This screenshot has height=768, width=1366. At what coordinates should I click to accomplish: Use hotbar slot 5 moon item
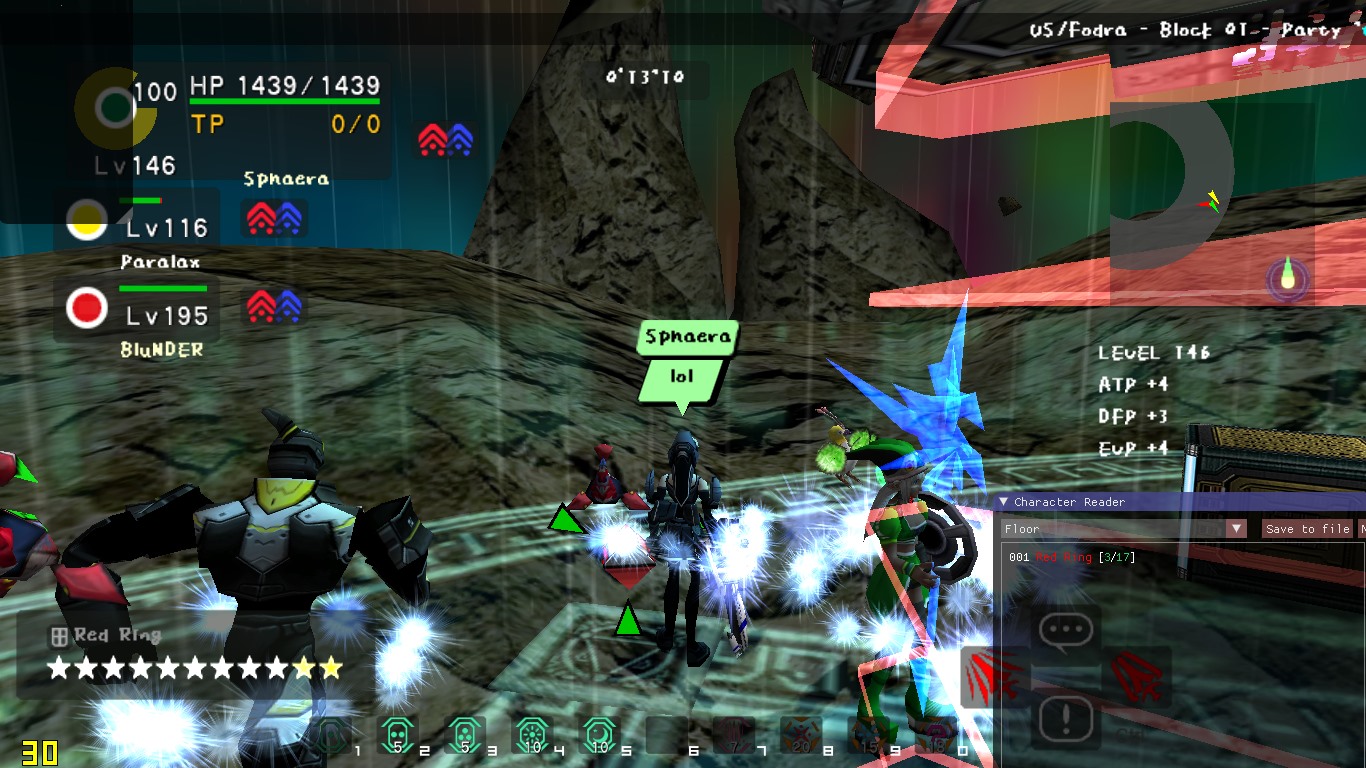tap(599, 736)
